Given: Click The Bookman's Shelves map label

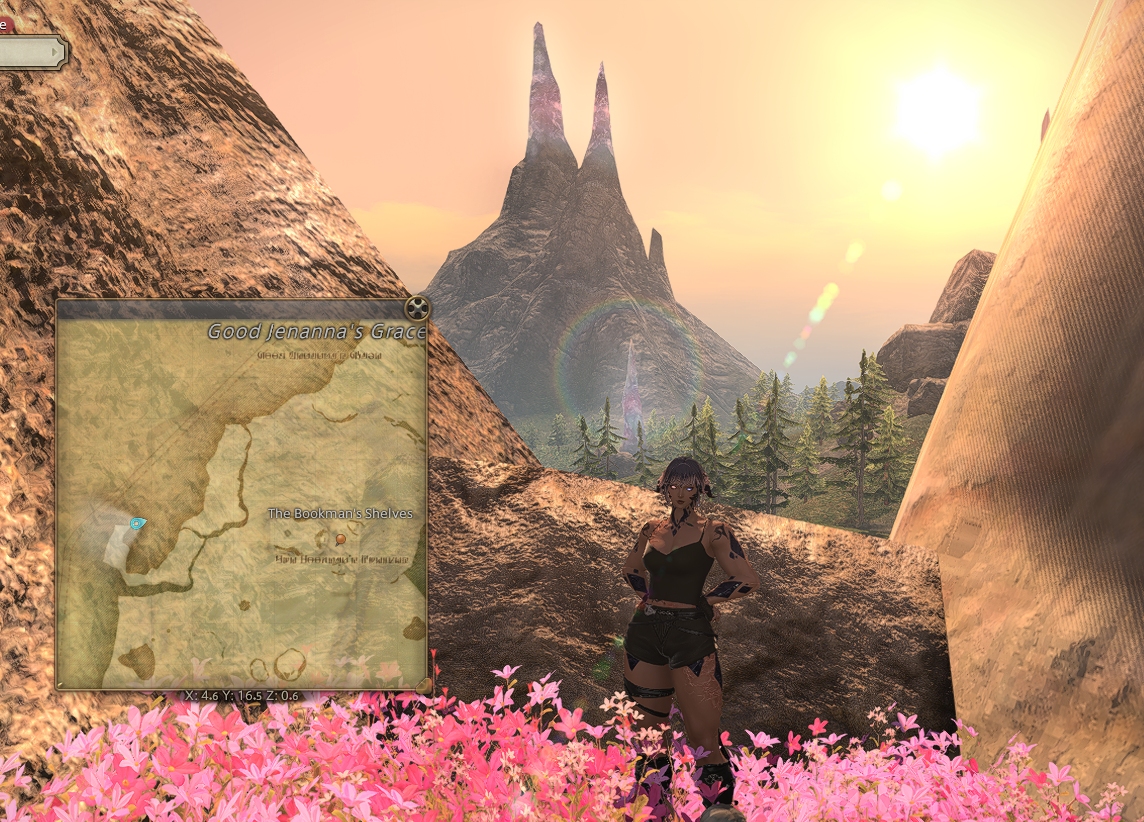Looking at the screenshot, I should (340, 514).
